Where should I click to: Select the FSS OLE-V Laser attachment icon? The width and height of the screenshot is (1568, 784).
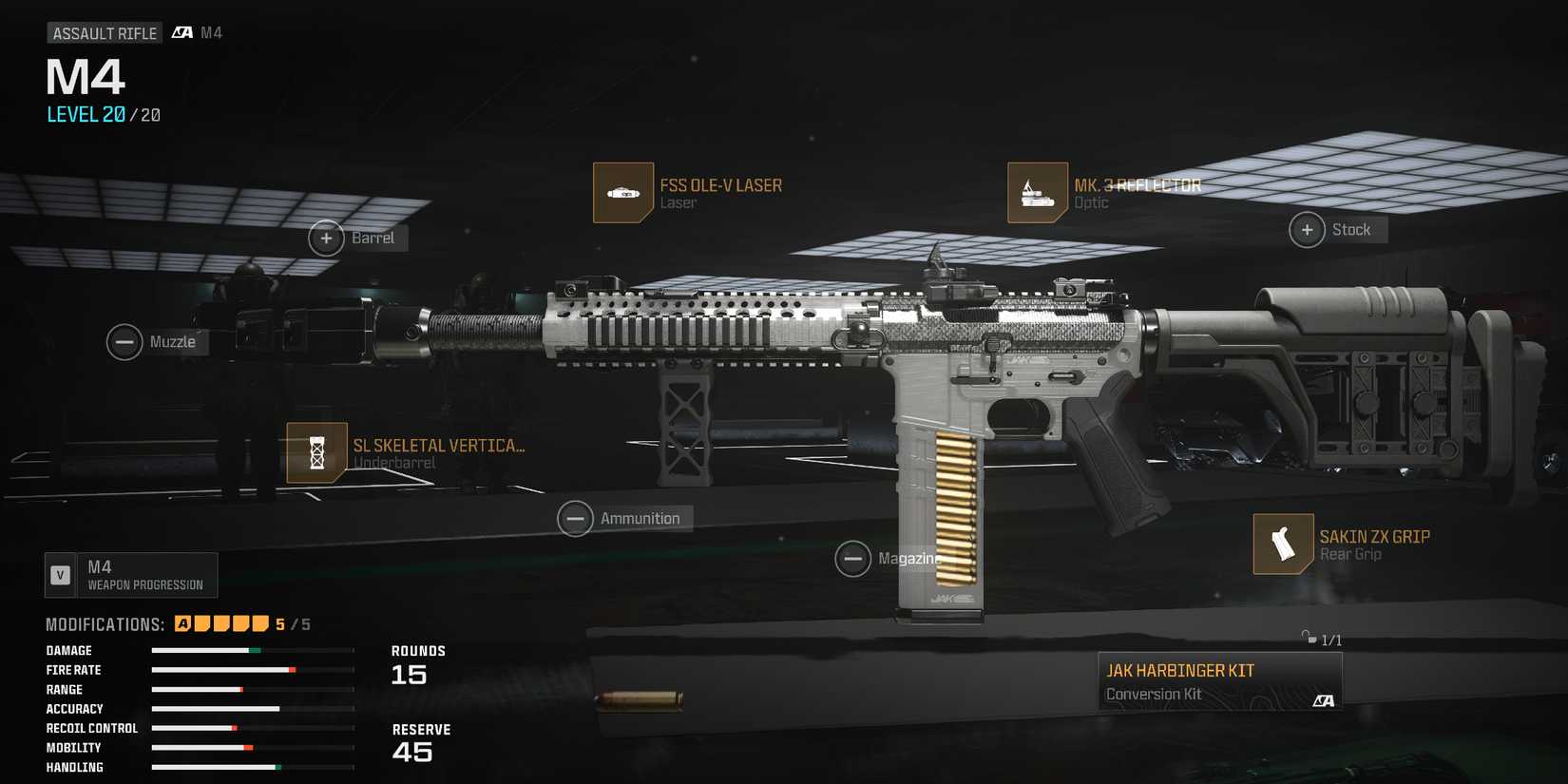coord(622,192)
